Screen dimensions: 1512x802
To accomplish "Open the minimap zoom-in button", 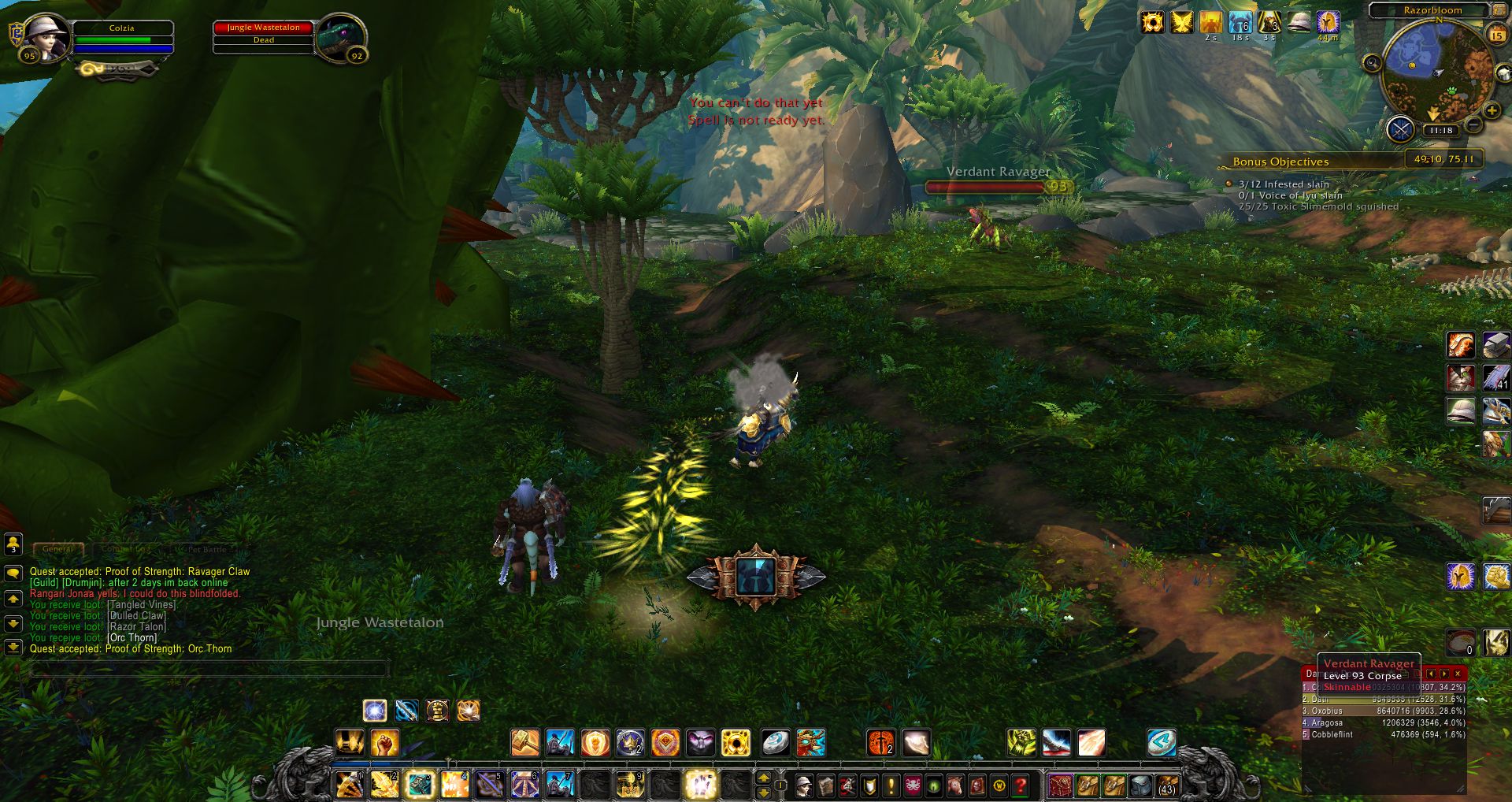I will tap(1492, 111).
